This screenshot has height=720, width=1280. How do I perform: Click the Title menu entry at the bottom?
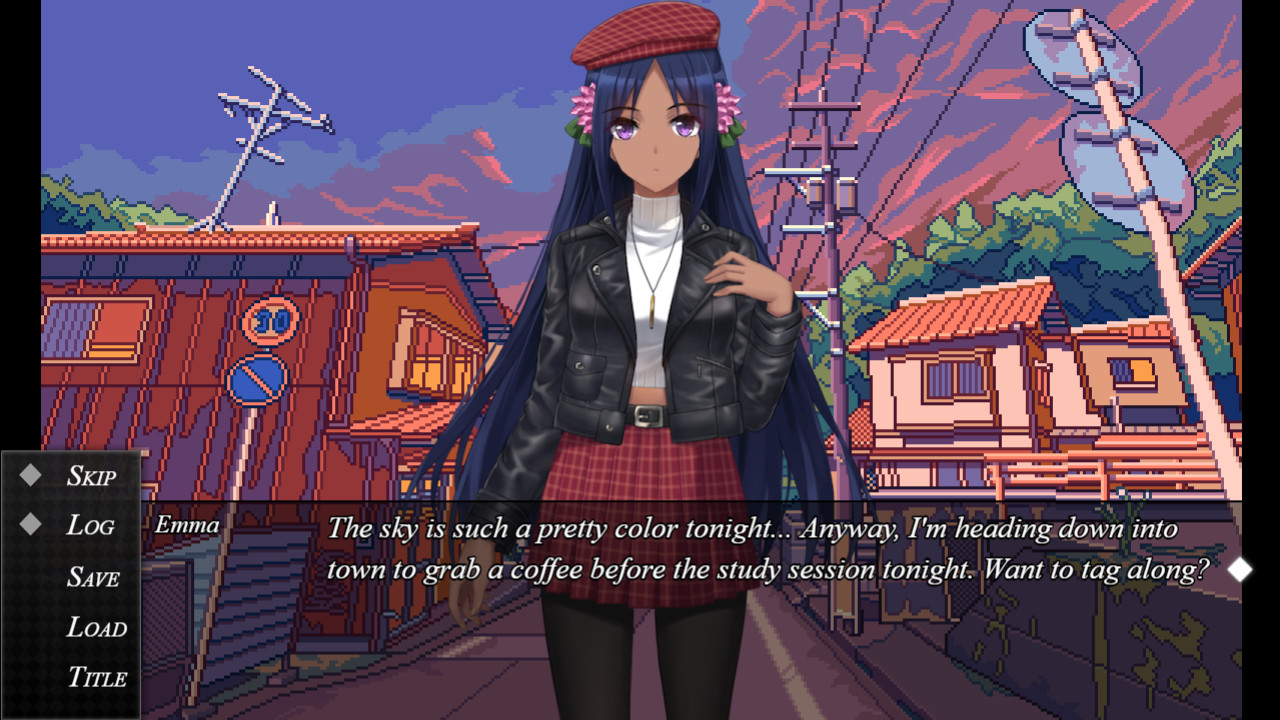[x=98, y=678]
